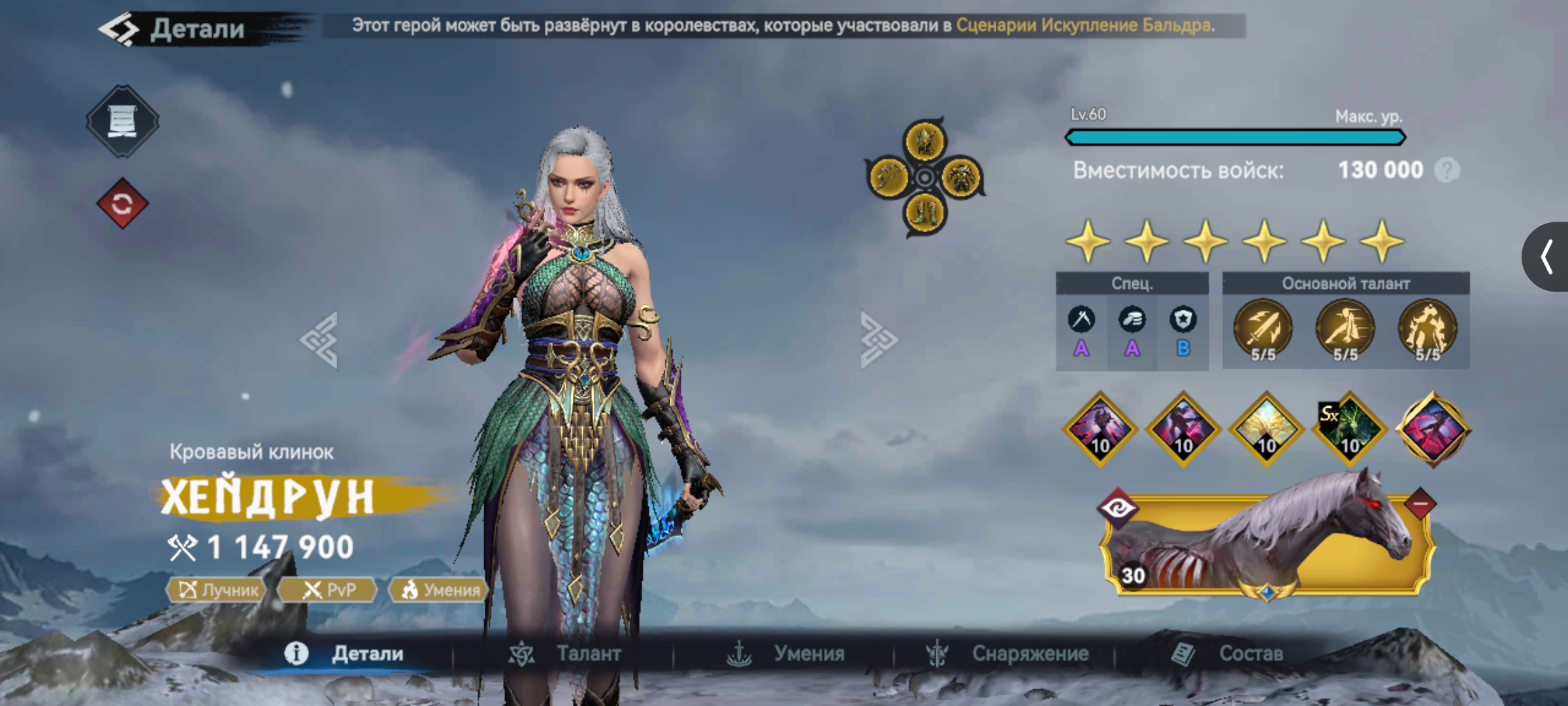
Task: Switch to the Состав tab
Action: (1228, 653)
